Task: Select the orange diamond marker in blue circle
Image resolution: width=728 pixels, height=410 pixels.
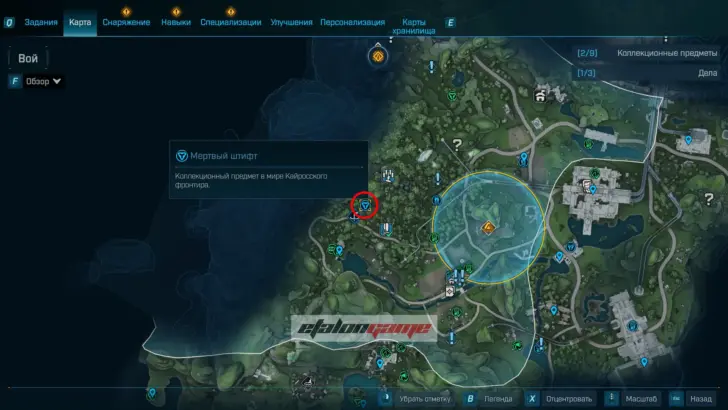Action: (488, 229)
